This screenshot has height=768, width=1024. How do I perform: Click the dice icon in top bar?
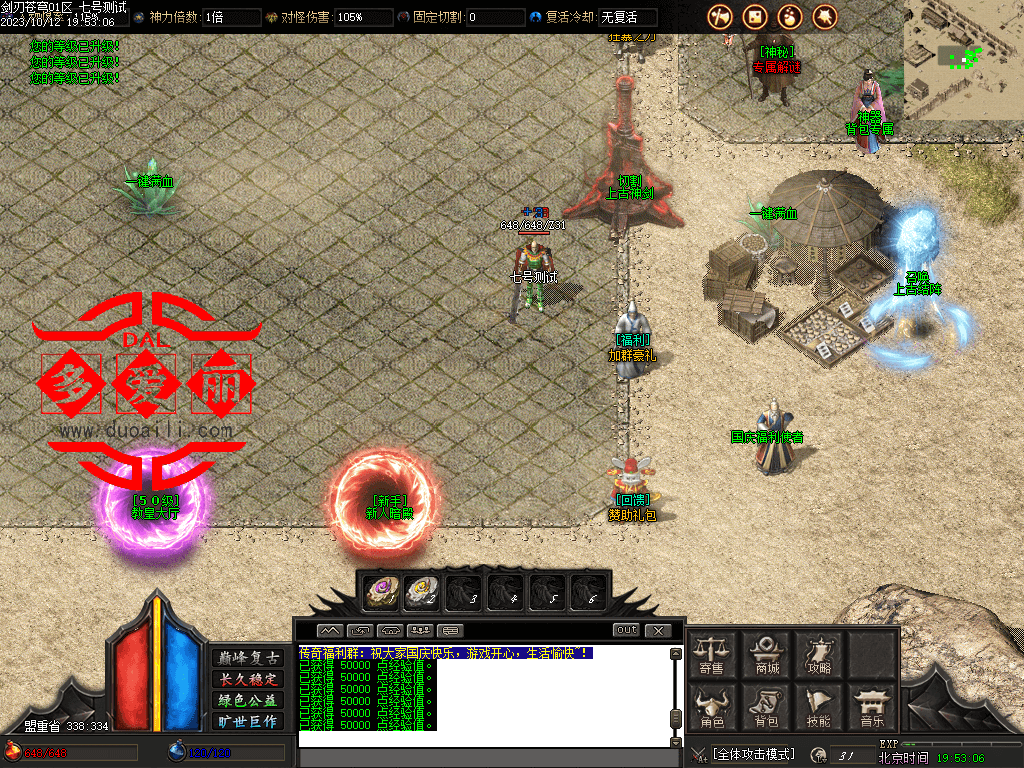click(755, 16)
